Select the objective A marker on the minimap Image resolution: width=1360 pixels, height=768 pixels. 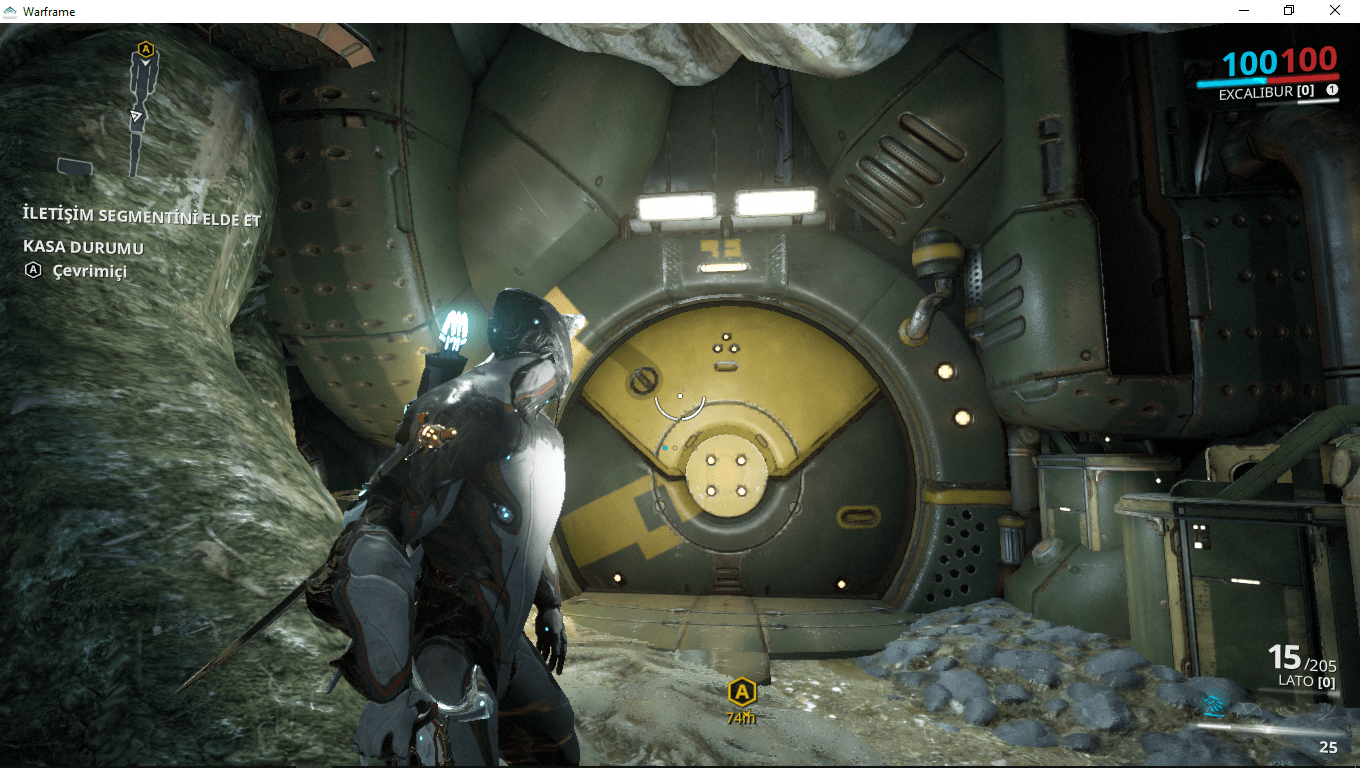coord(146,48)
